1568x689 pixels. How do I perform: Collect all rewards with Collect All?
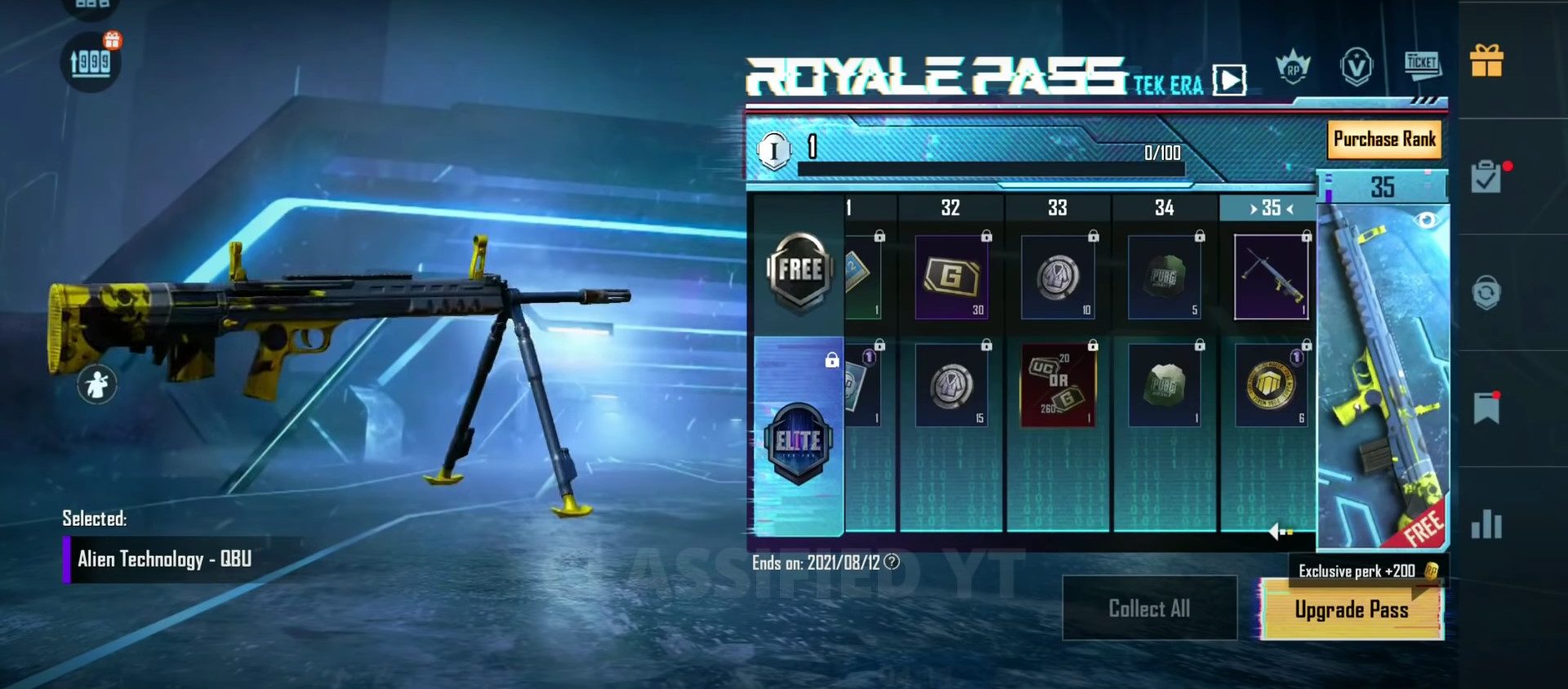pos(1149,608)
